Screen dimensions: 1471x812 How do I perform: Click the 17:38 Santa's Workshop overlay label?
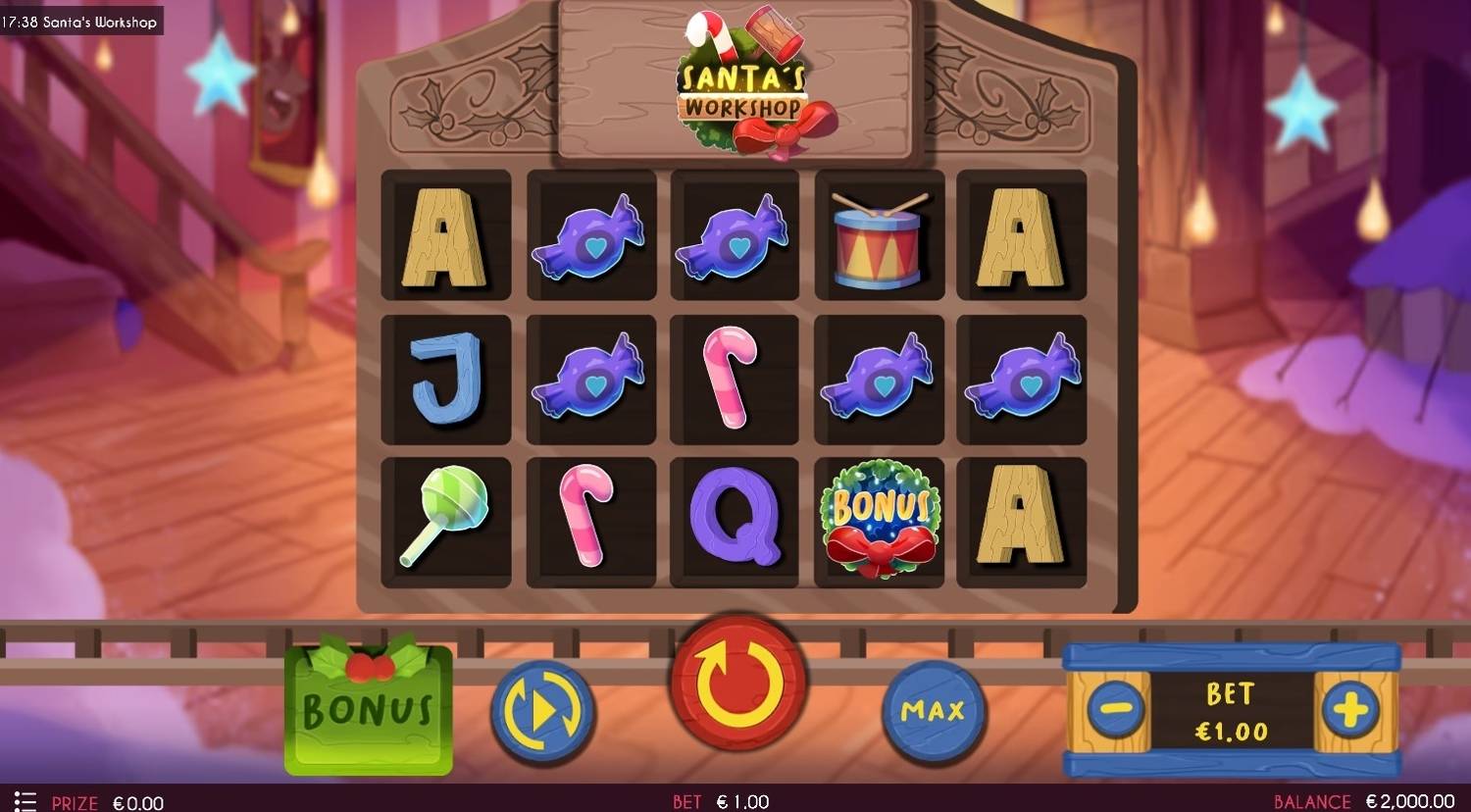[x=80, y=21]
